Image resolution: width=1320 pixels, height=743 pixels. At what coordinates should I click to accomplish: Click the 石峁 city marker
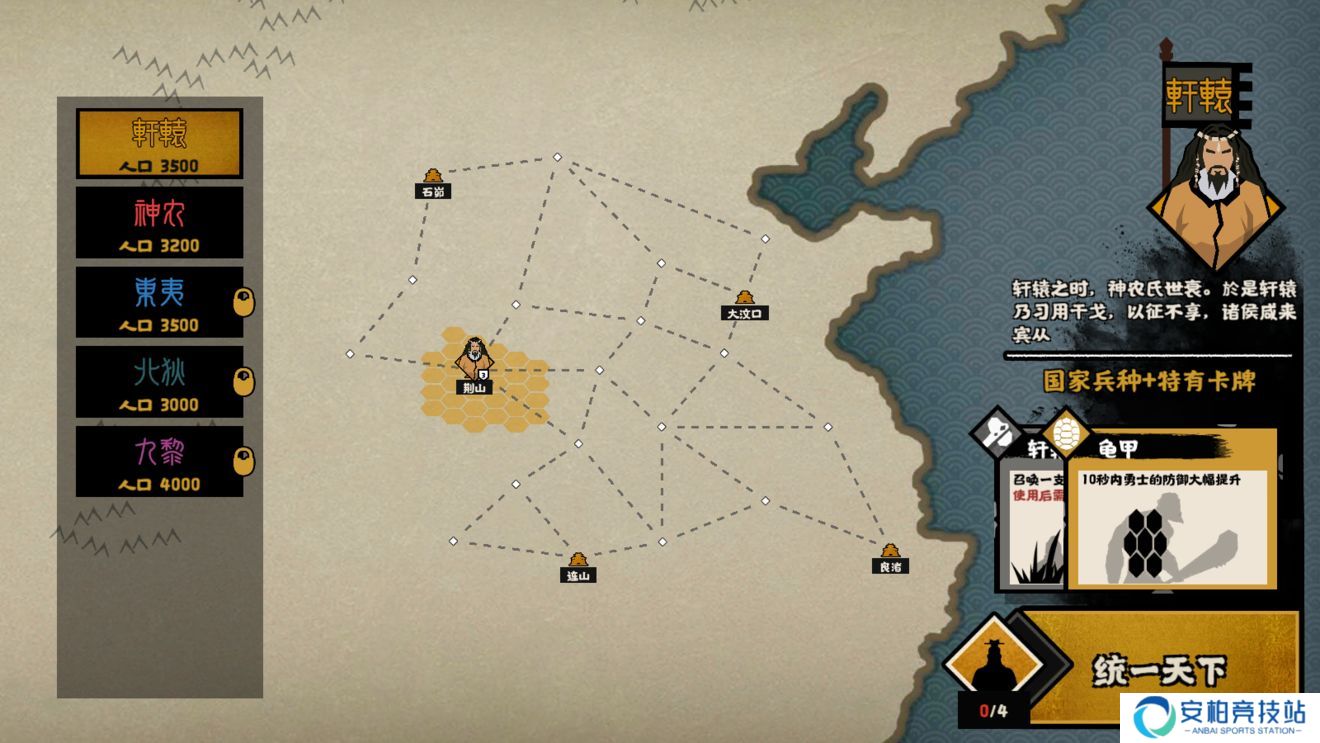pyautogui.click(x=433, y=181)
